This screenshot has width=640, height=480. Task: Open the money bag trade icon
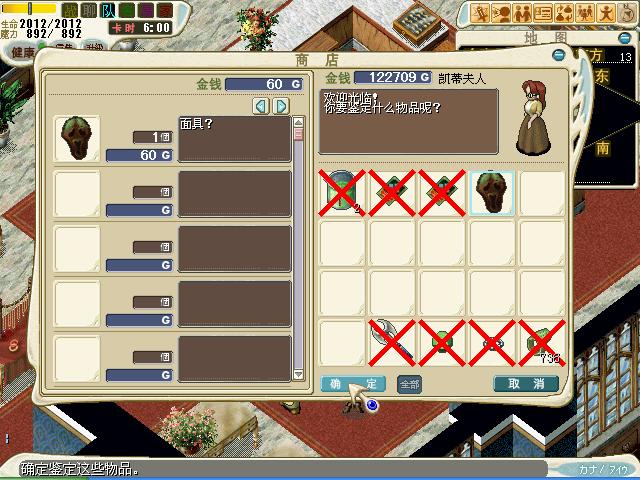tap(565, 12)
